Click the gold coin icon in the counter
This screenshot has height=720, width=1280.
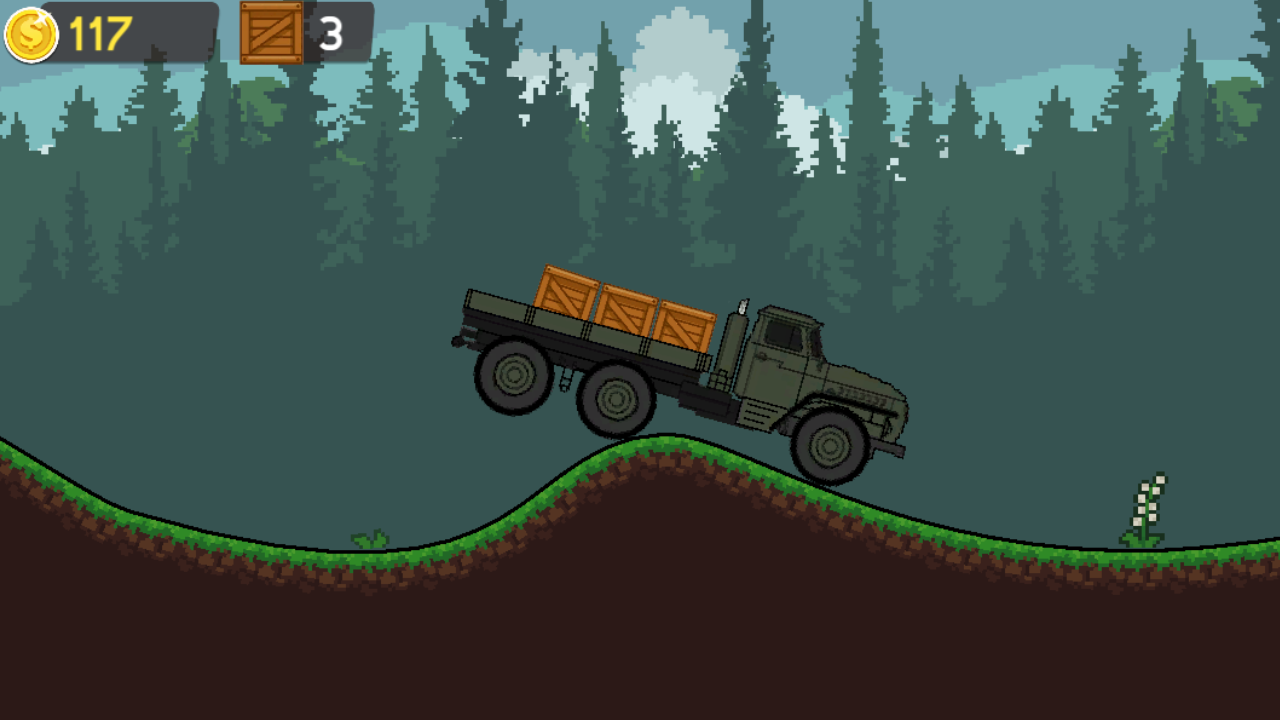click(x=30, y=31)
